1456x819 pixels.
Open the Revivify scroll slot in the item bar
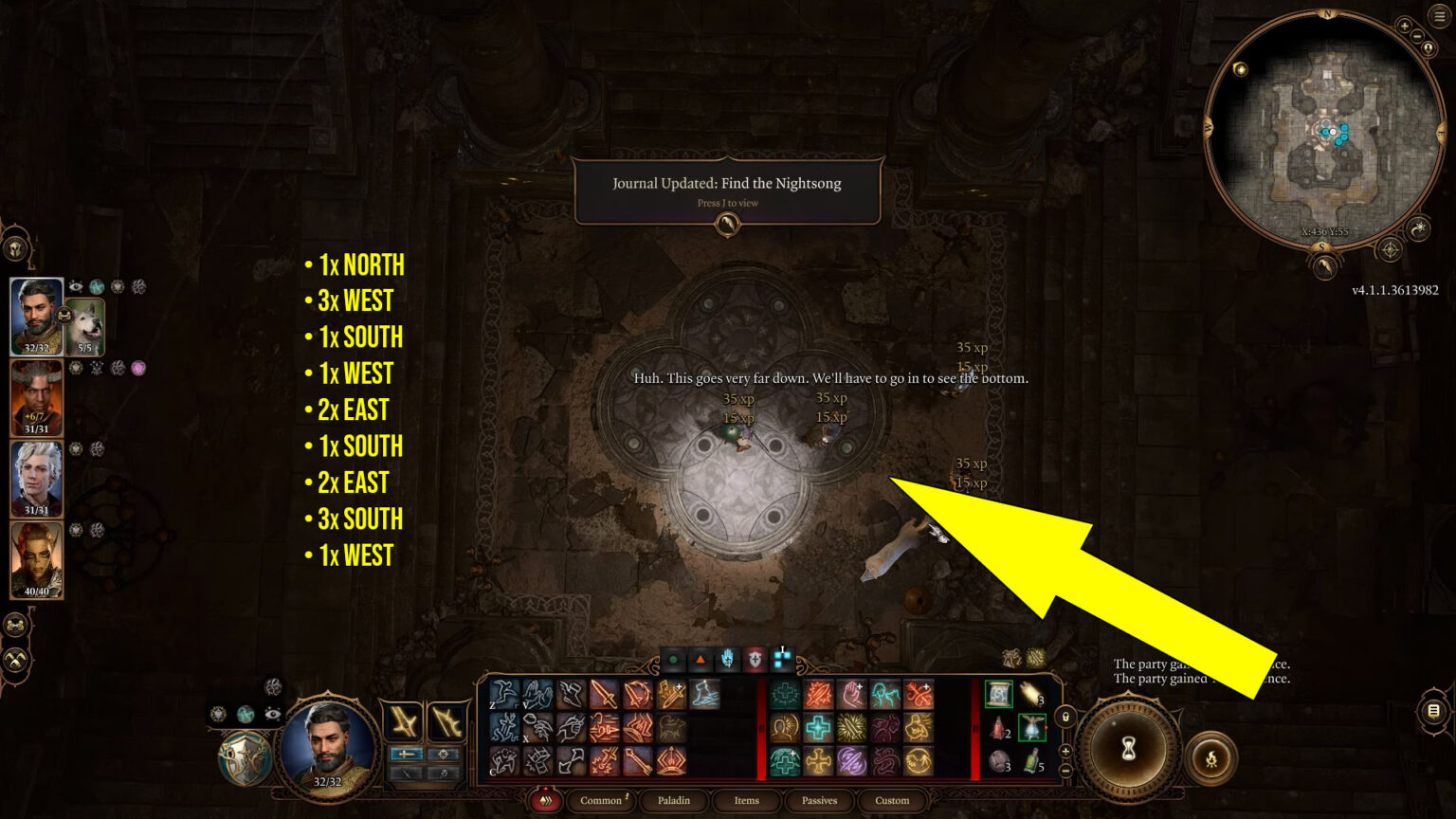click(x=997, y=693)
